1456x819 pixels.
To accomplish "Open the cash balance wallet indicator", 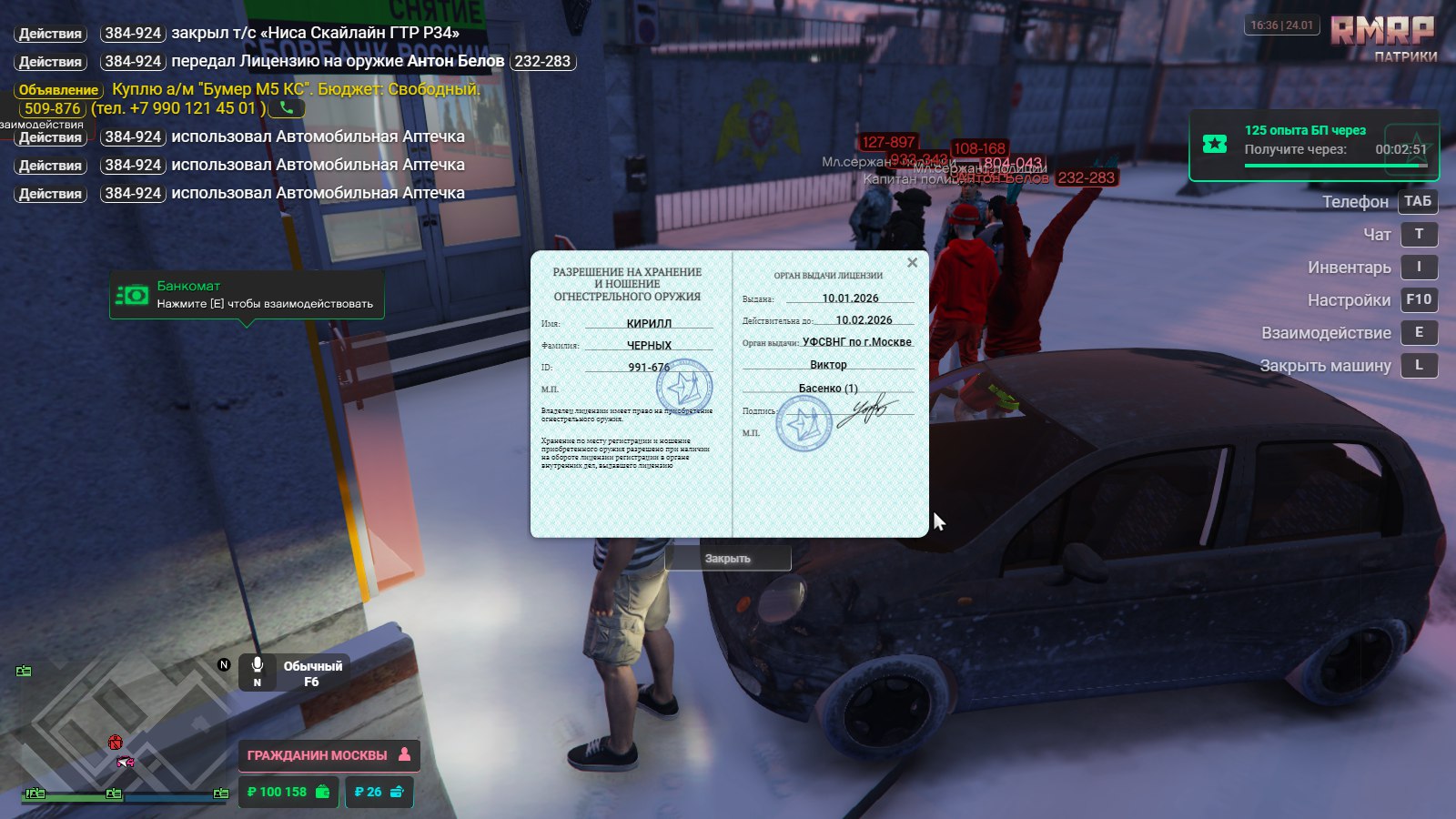I will tap(288, 792).
